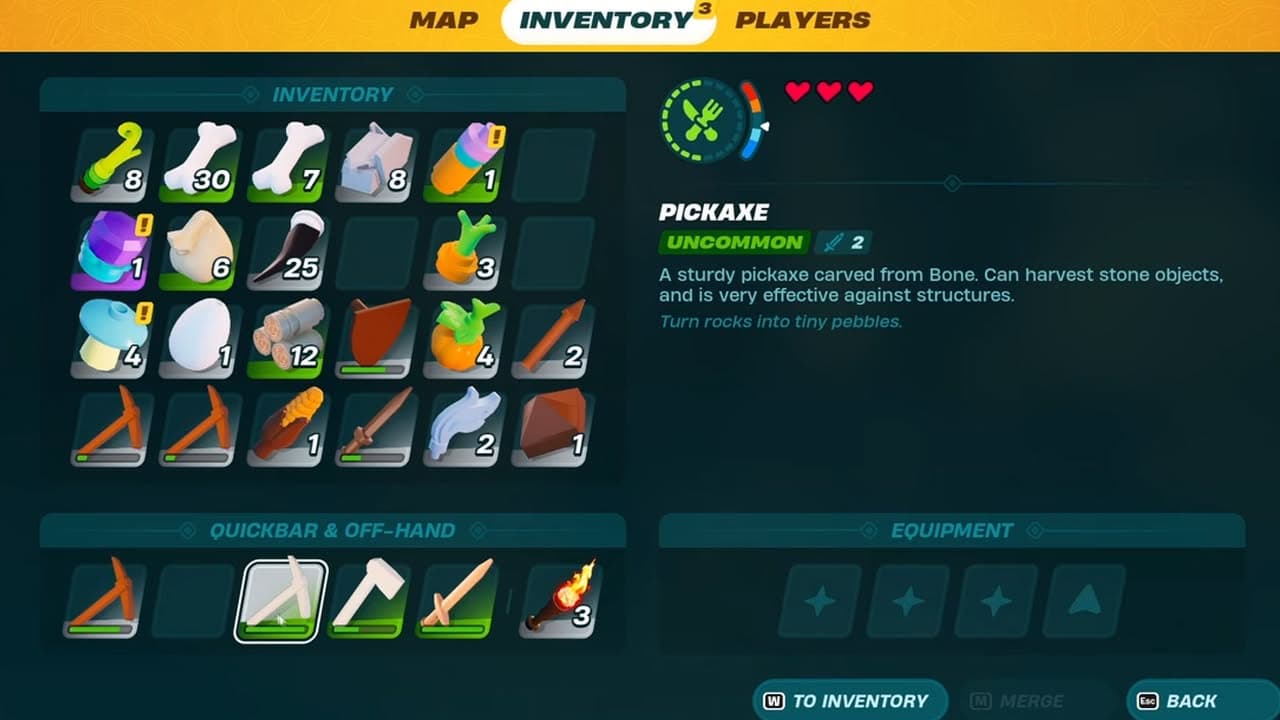The width and height of the screenshot is (1280, 720).
Task: Select the wooden sword in the quickbar
Action: [x=456, y=600]
